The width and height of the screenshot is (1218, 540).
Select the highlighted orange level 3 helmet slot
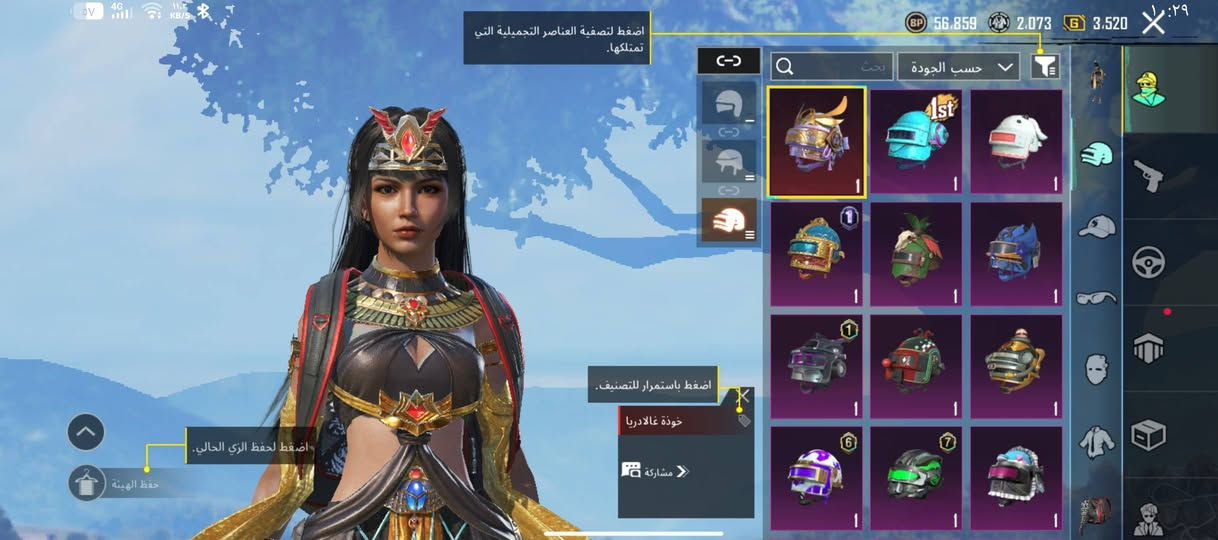[729, 219]
